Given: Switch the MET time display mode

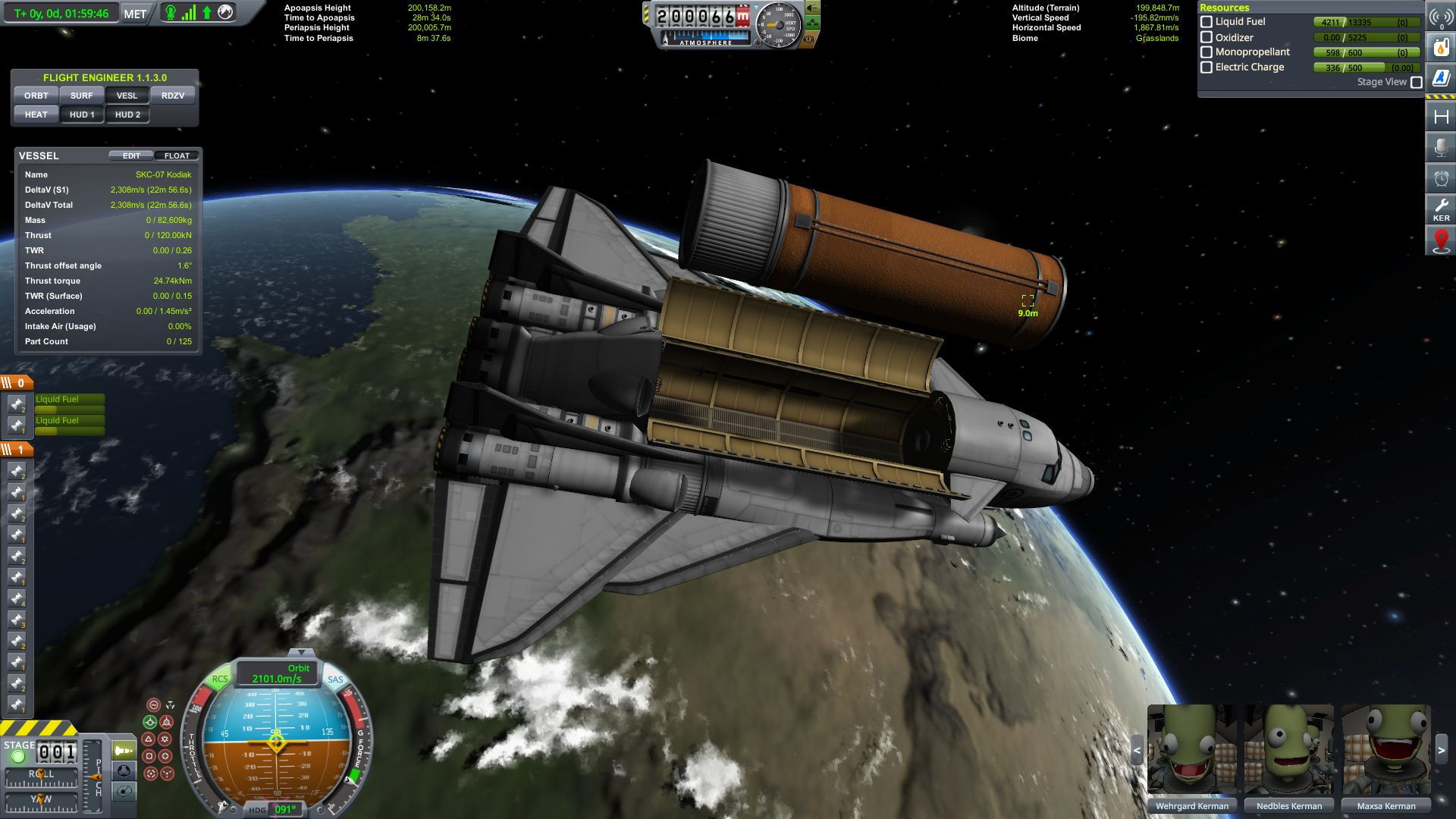Looking at the screenshot, I should click(x=135, y=14).
